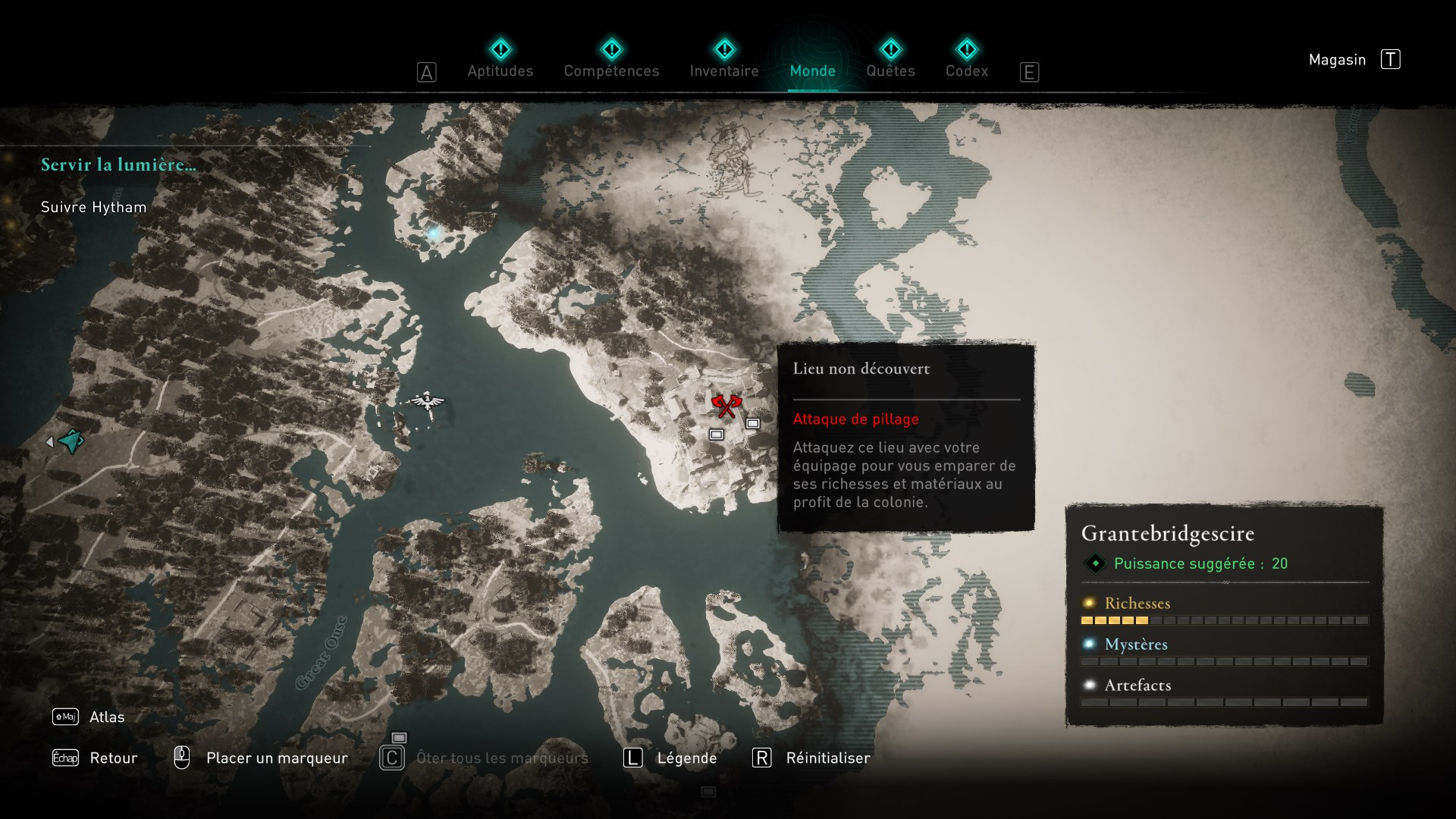Go to the Inventaire tab

click(x=723, y=71)
